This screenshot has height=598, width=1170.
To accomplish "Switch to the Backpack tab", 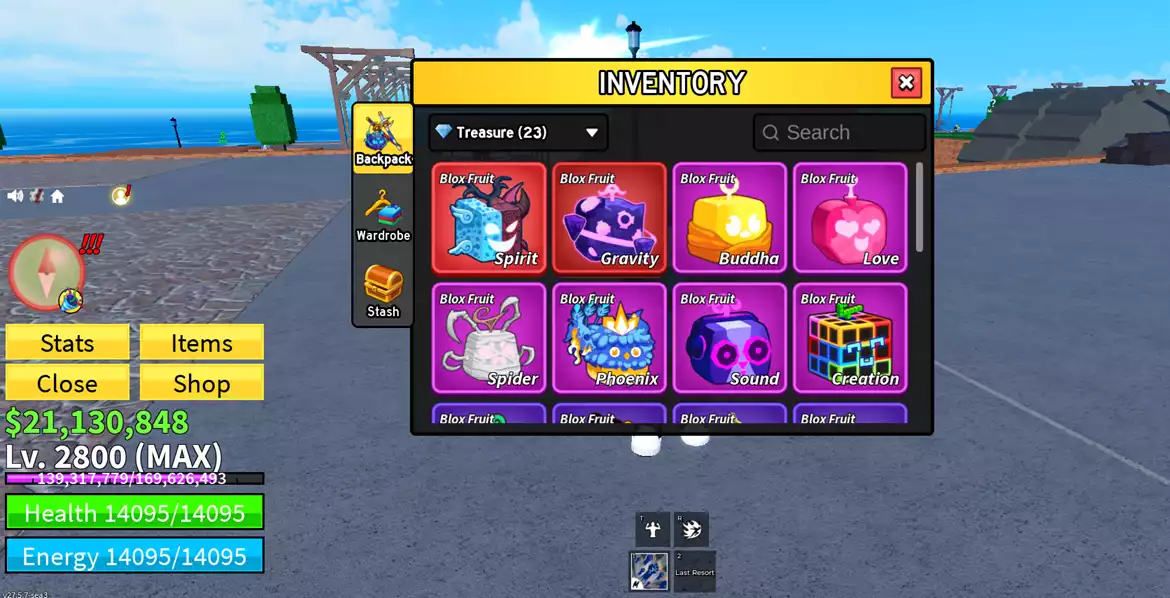I will point(383,139).
